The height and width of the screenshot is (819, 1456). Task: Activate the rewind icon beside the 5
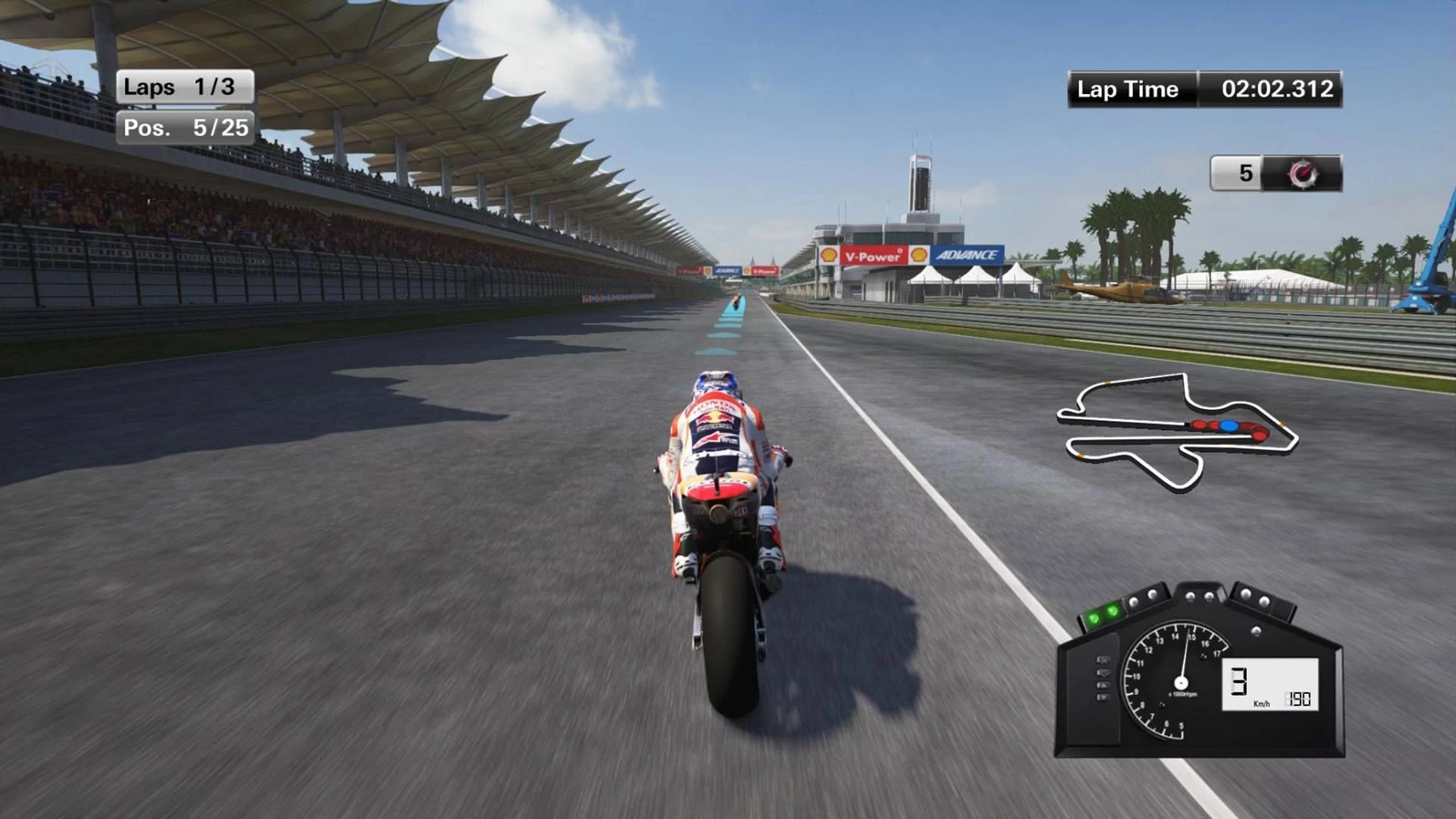(x=1302, y=174)
